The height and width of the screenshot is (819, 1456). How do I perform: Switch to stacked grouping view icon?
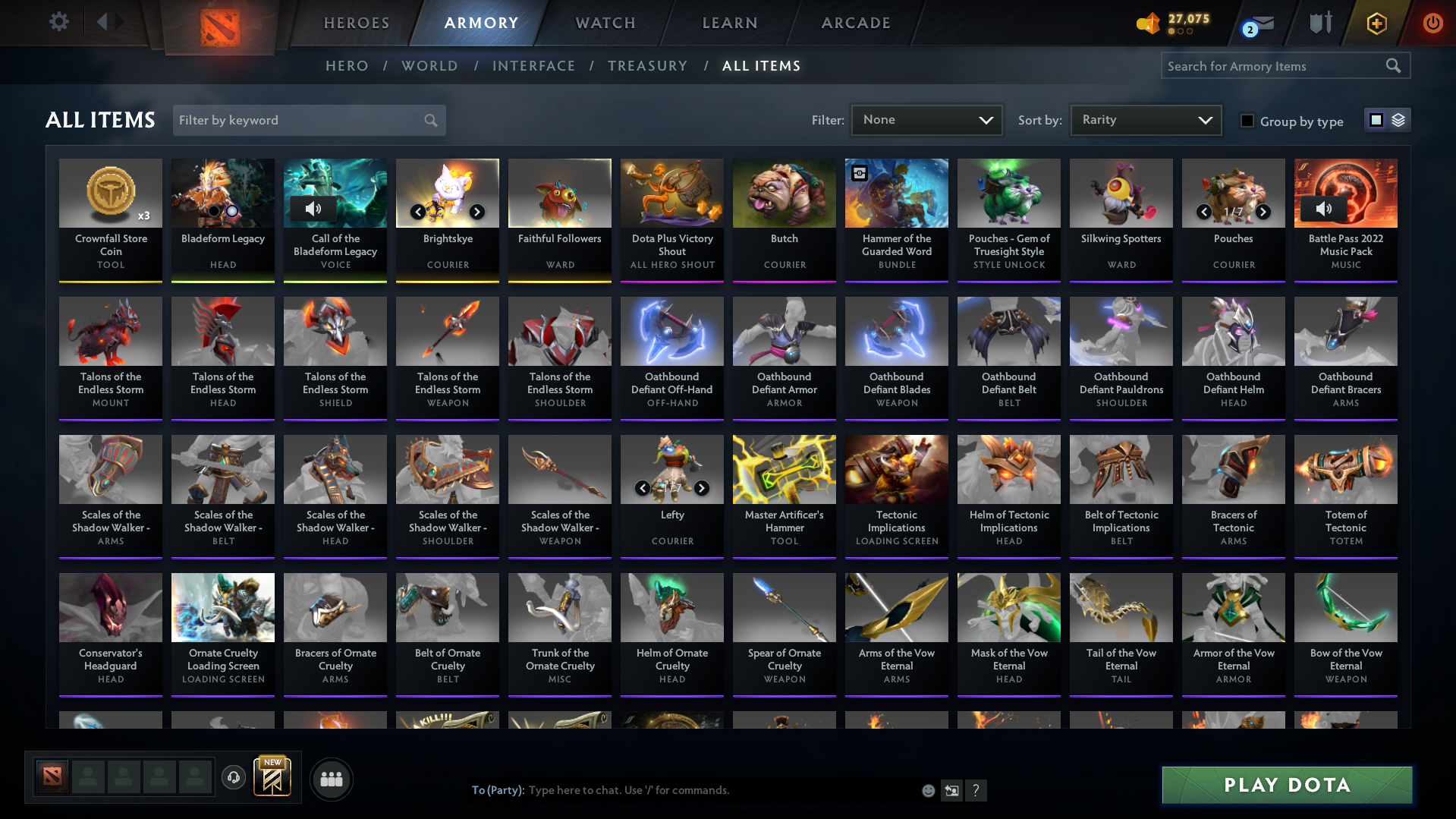[1398, 119]
